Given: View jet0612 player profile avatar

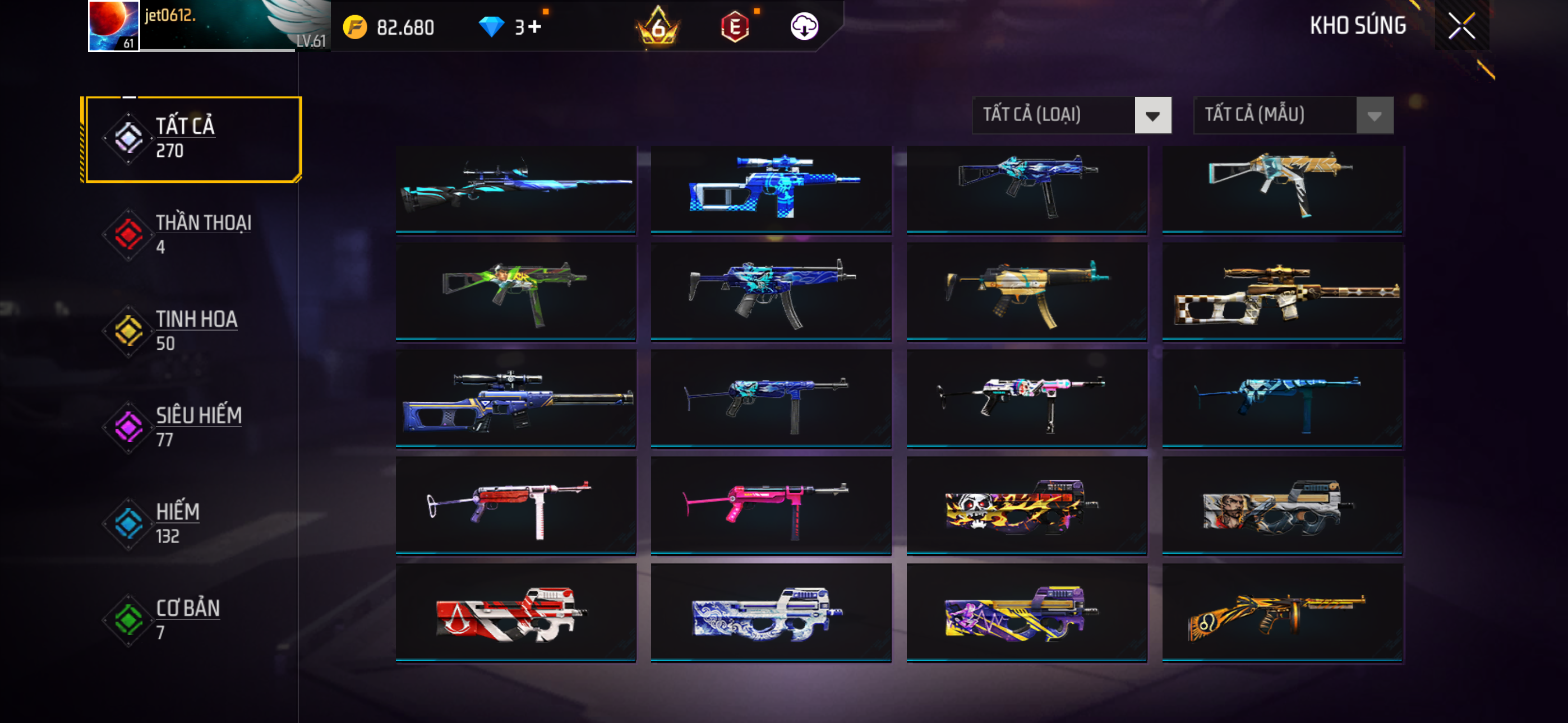Looking at the screenshot, I should point(114,26).
